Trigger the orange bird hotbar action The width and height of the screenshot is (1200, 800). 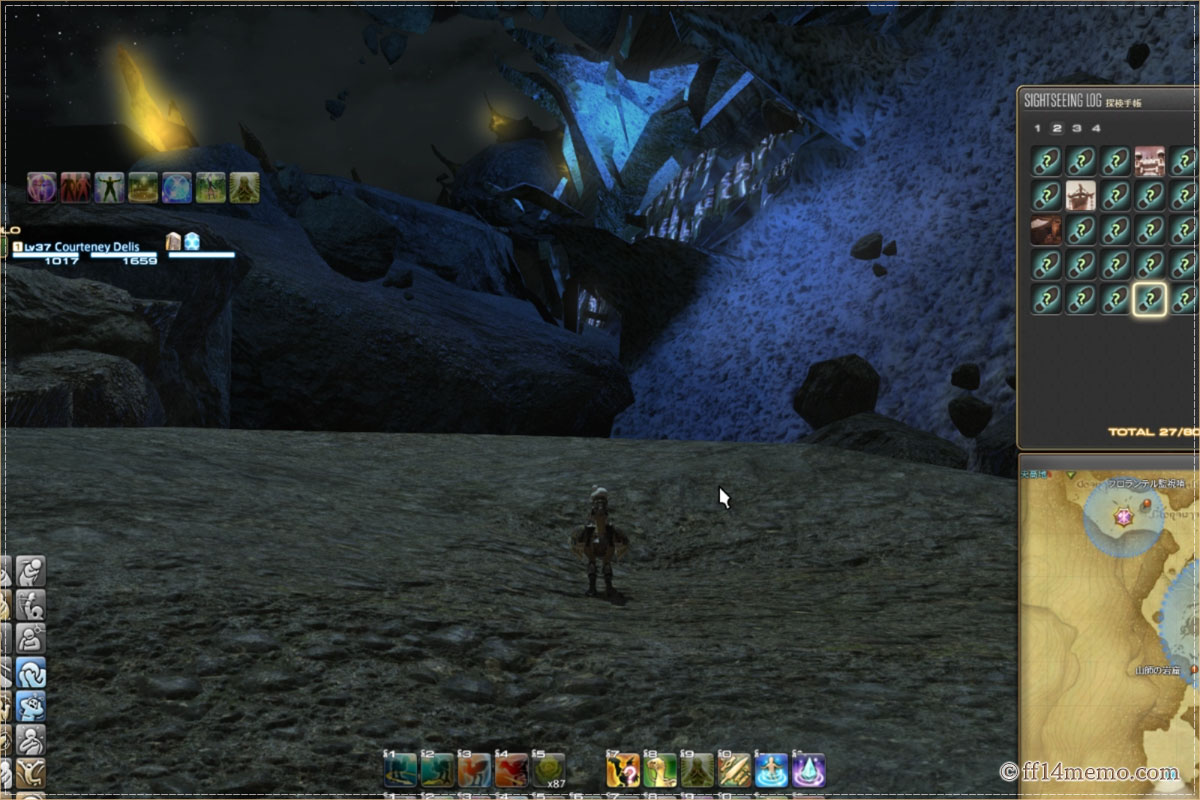click(x=474, y=769)
